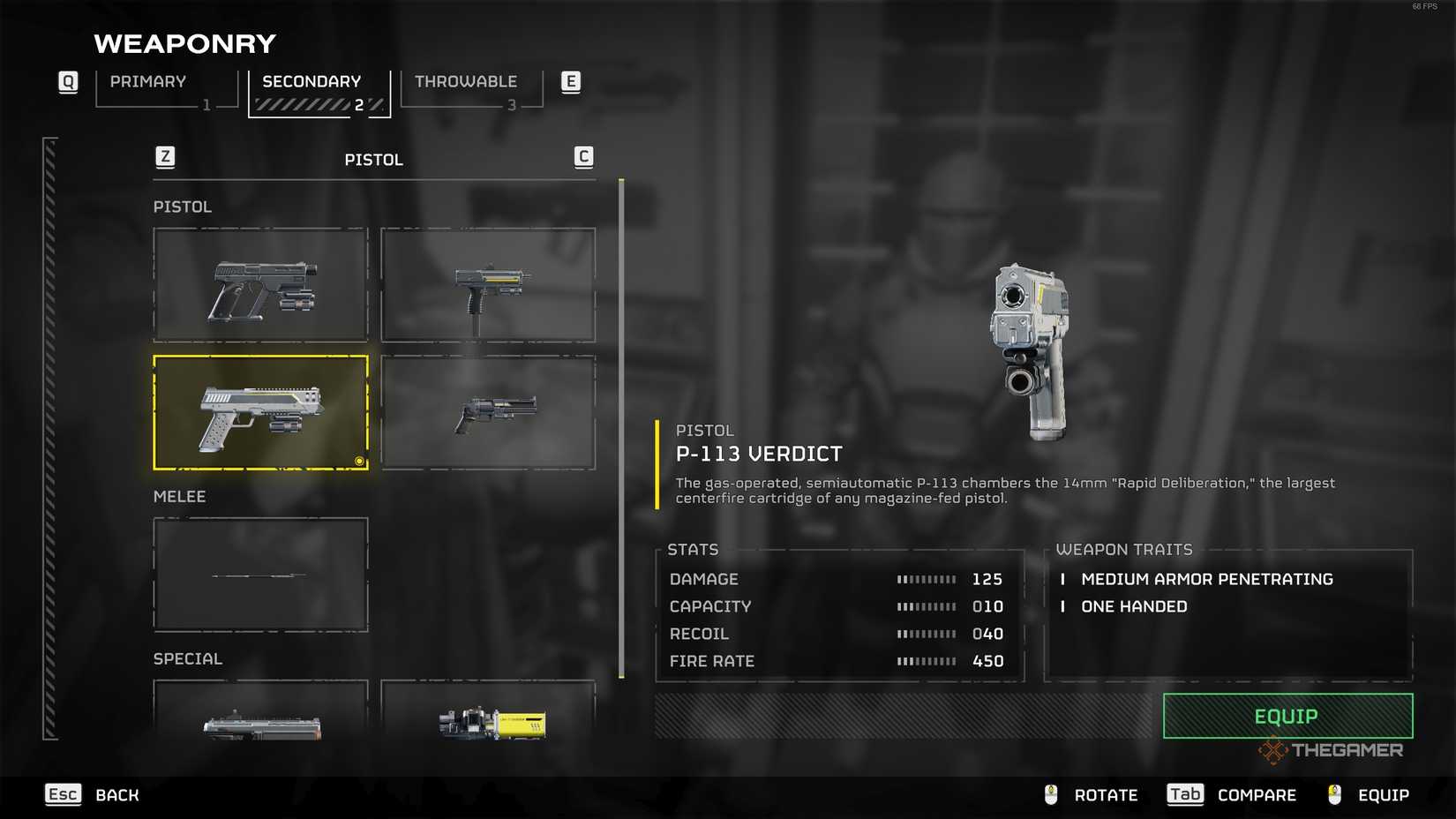Select the highlighted P-113 Verdict slot
This screenshot has height=819, width=1456.
click(x=260, y=412)
